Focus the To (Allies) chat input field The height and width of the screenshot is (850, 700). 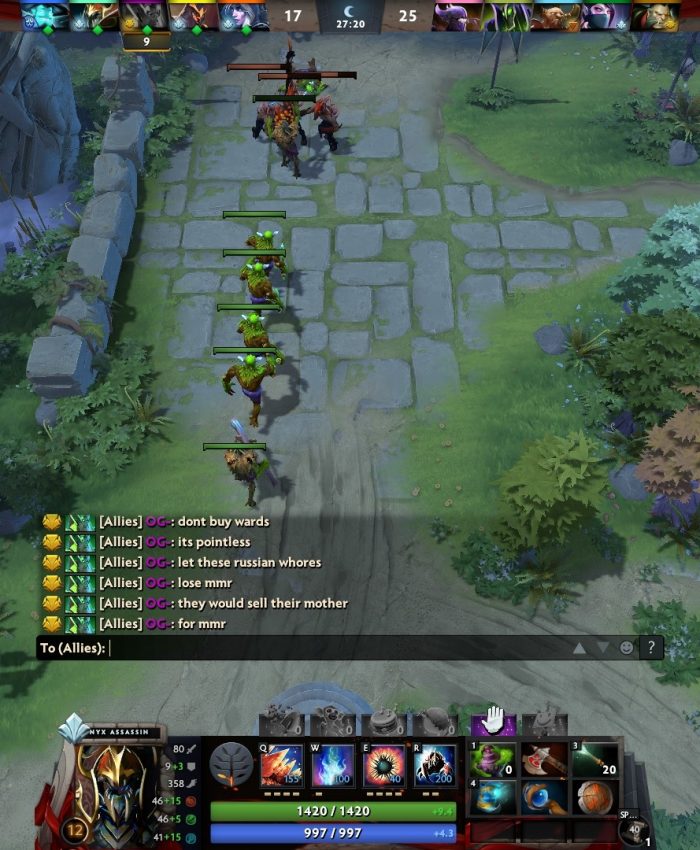(330, 648)
